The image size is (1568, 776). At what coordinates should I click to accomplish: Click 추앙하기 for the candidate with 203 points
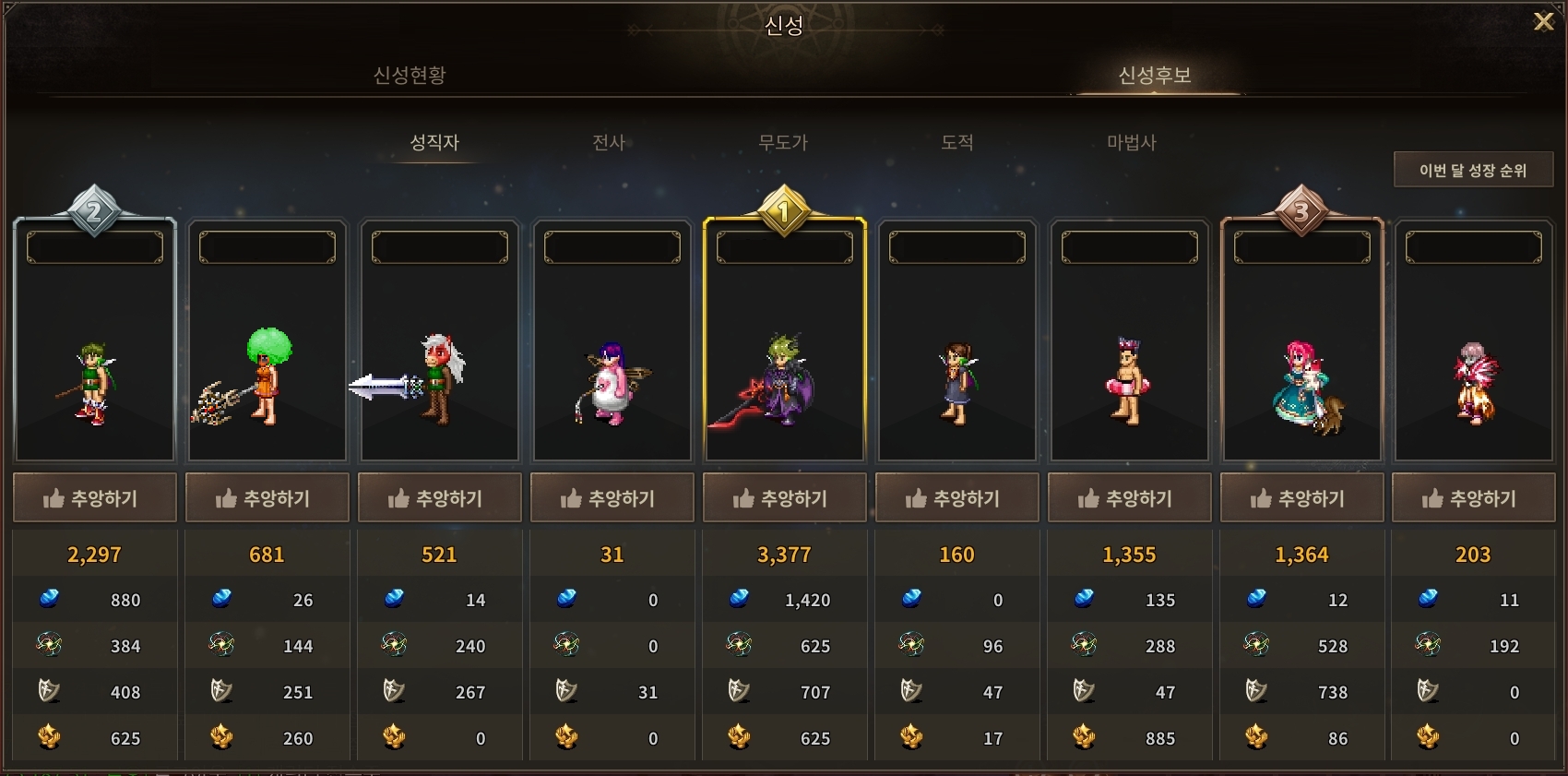pos(1473,498)
